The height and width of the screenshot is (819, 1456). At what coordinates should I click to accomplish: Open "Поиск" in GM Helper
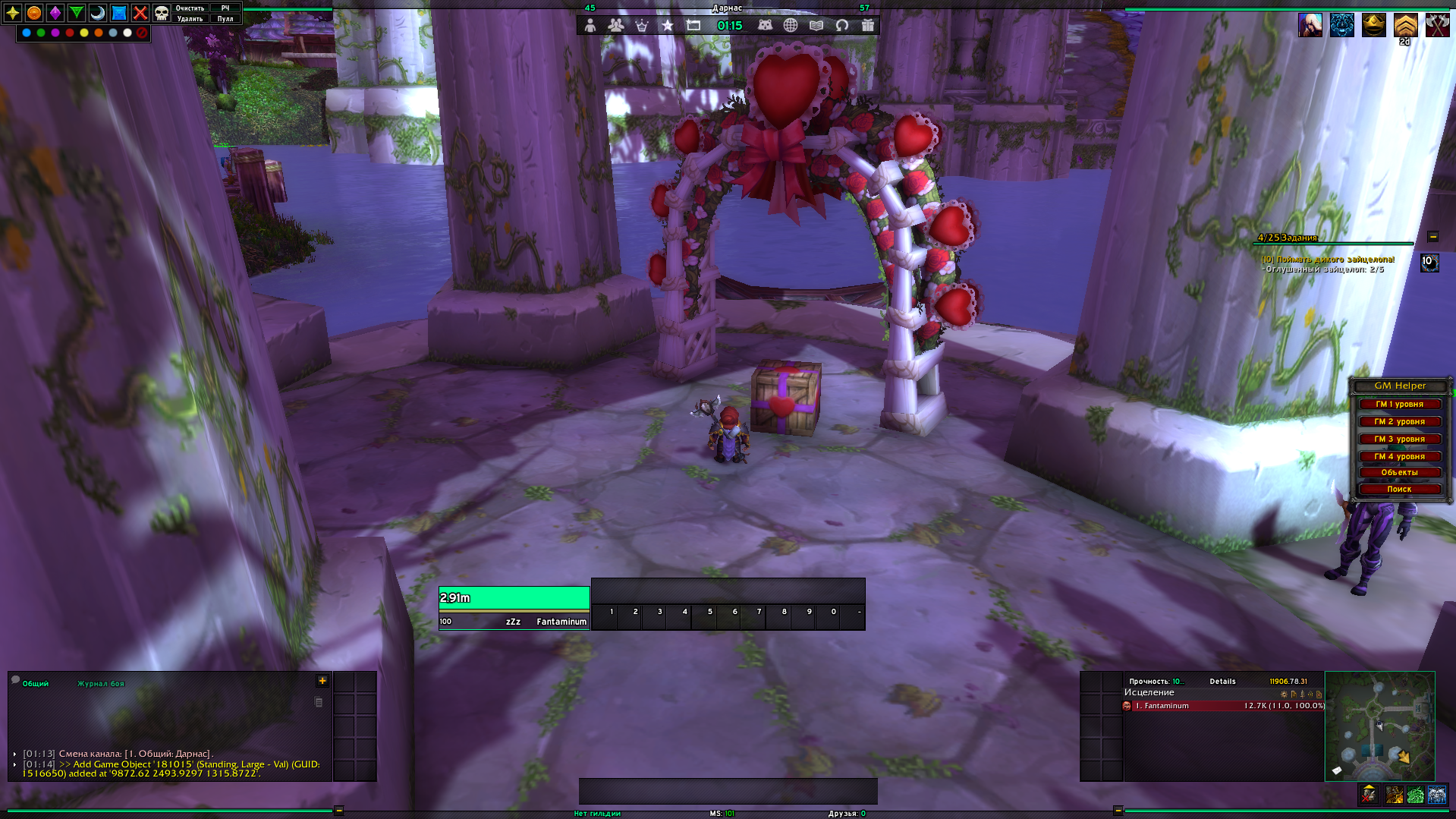1399,490
